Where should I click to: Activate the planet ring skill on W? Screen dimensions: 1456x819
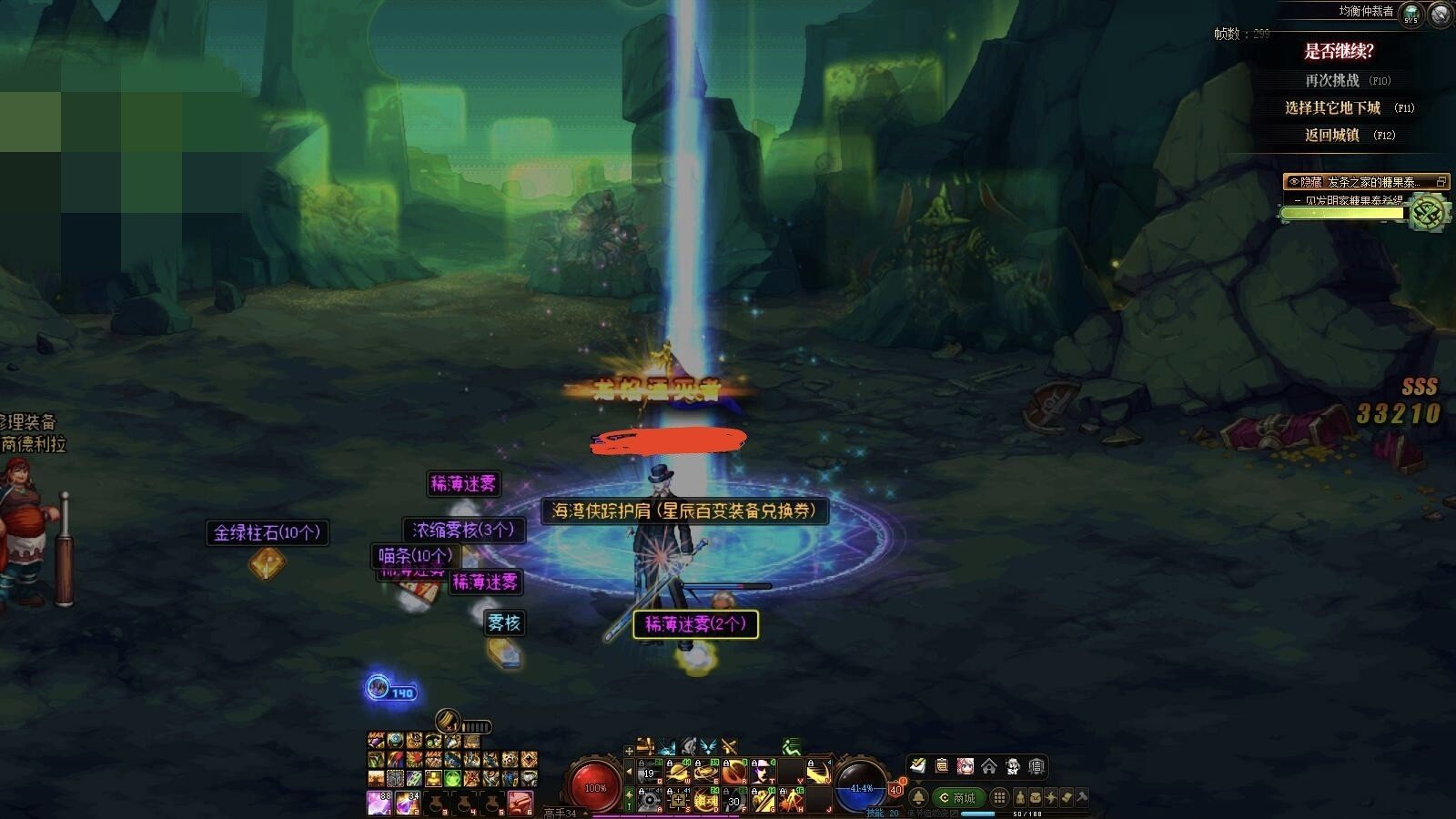677,773
